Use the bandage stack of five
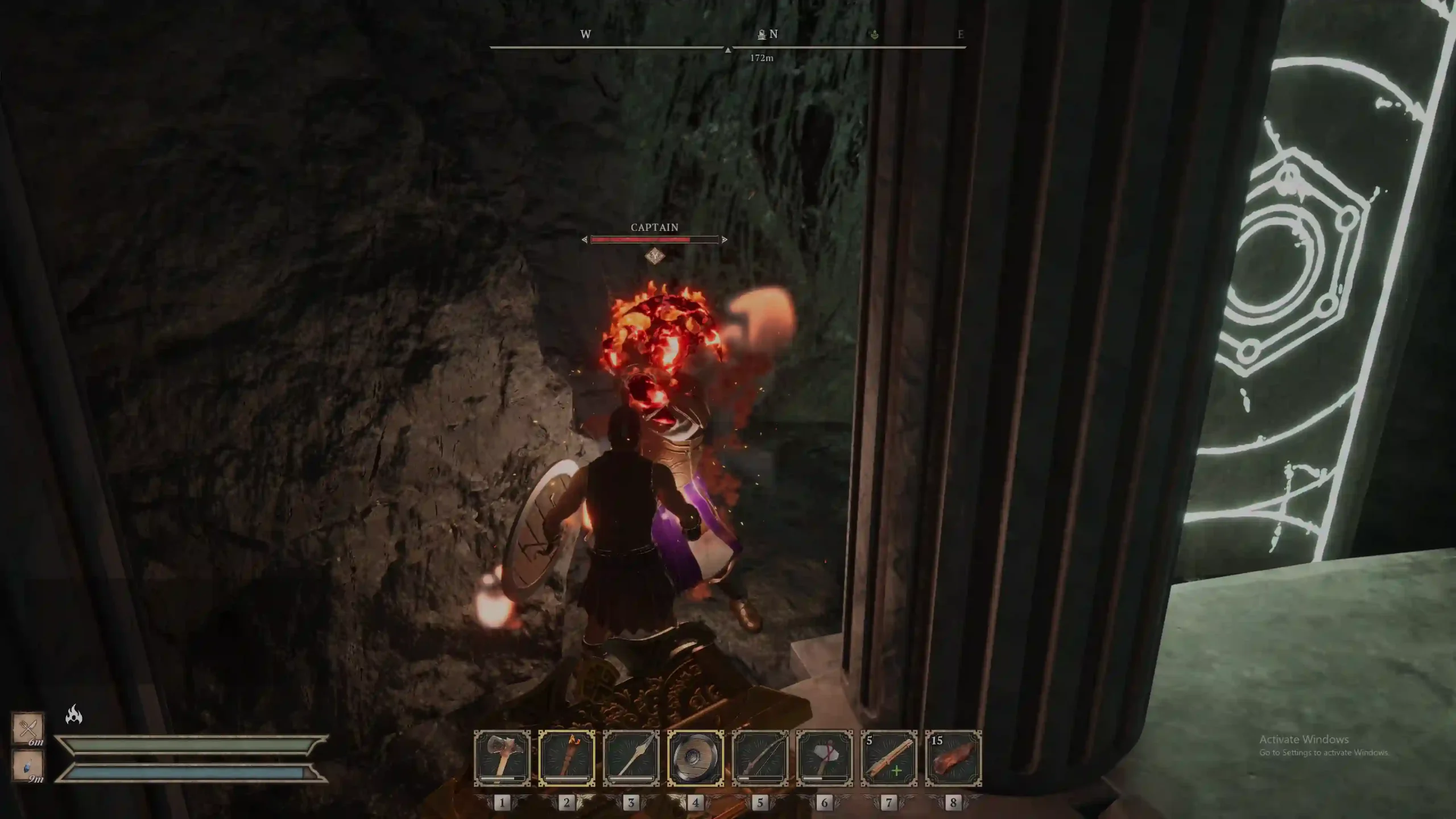This screenshot has height=819, width=1456. pos(889,758)
